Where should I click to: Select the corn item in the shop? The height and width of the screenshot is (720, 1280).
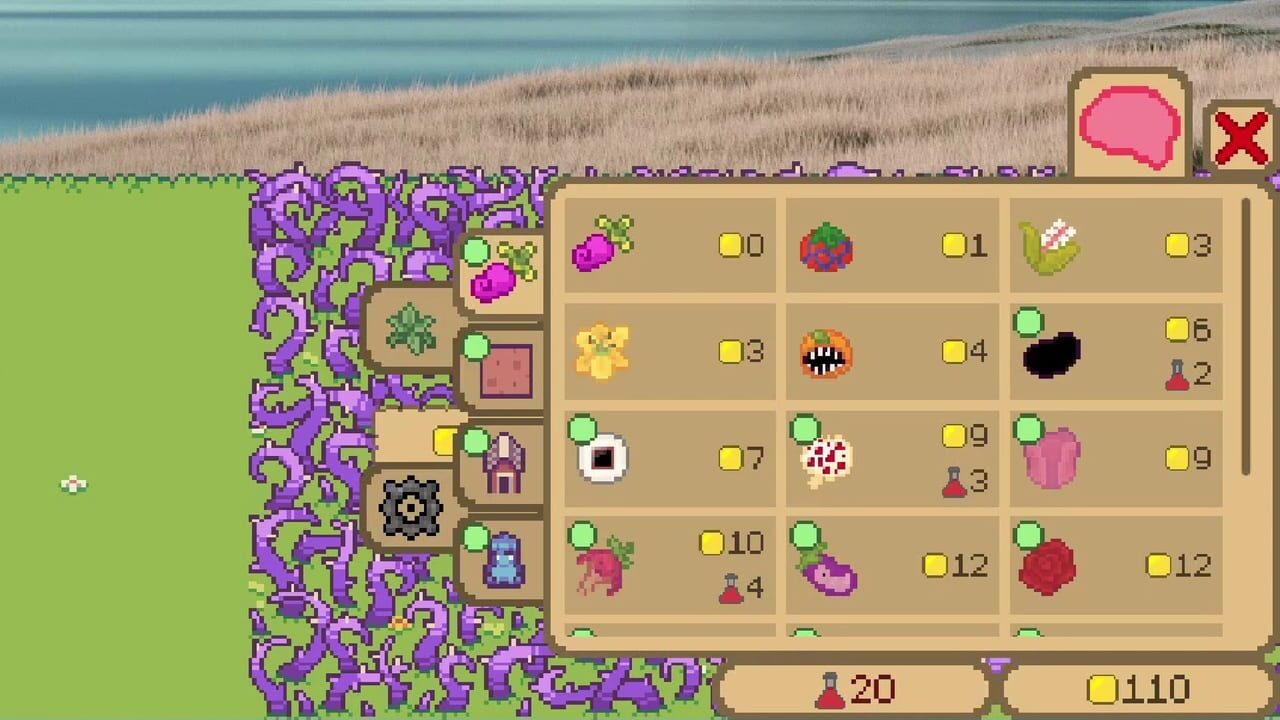click(x=1050, y=245)
